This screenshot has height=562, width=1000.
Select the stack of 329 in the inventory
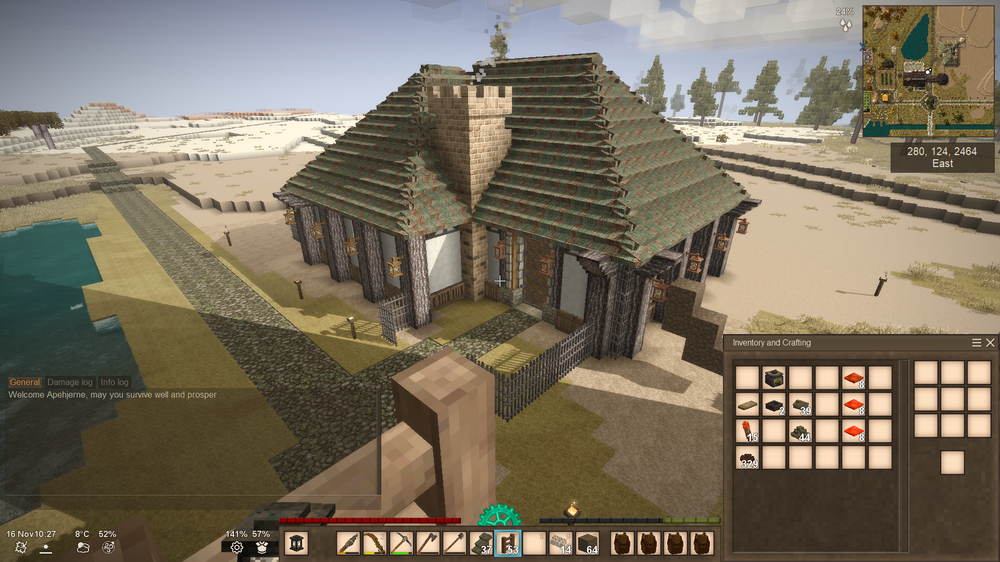[747, 458]
